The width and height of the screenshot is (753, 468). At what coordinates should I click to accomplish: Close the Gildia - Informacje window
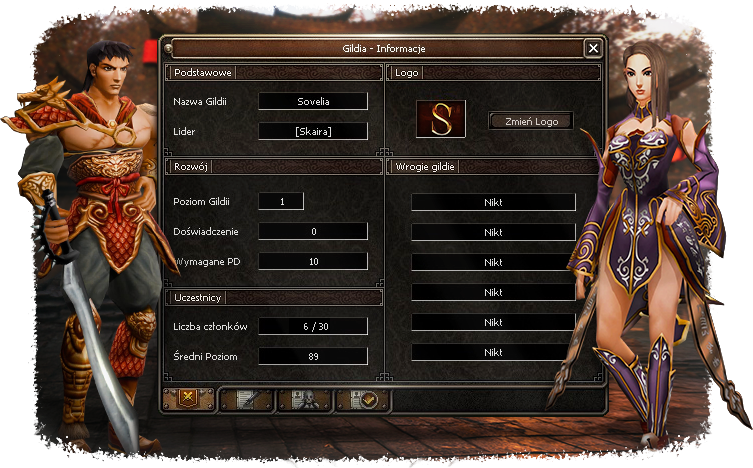593,48
